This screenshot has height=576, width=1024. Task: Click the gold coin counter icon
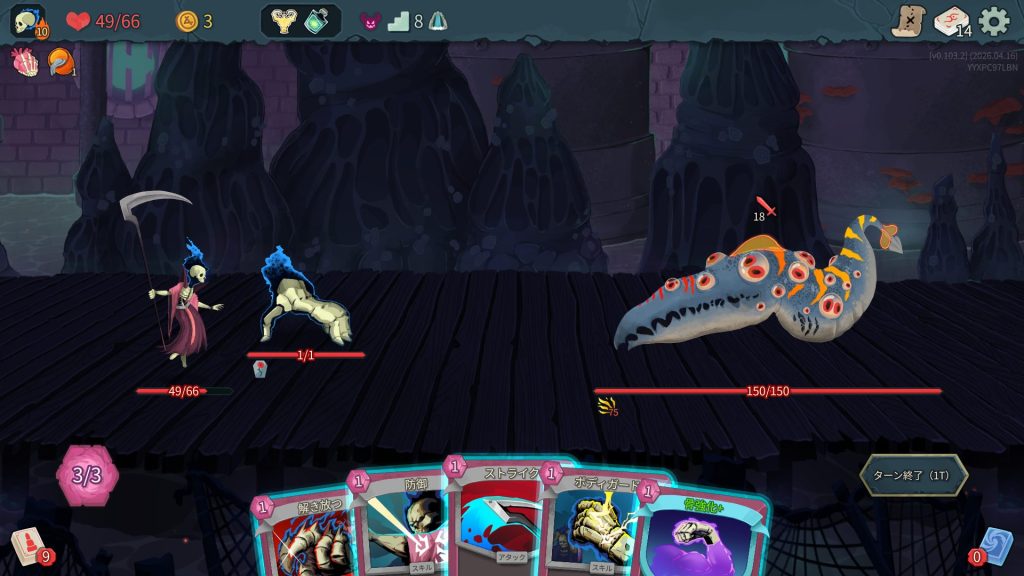coord(187,21)
